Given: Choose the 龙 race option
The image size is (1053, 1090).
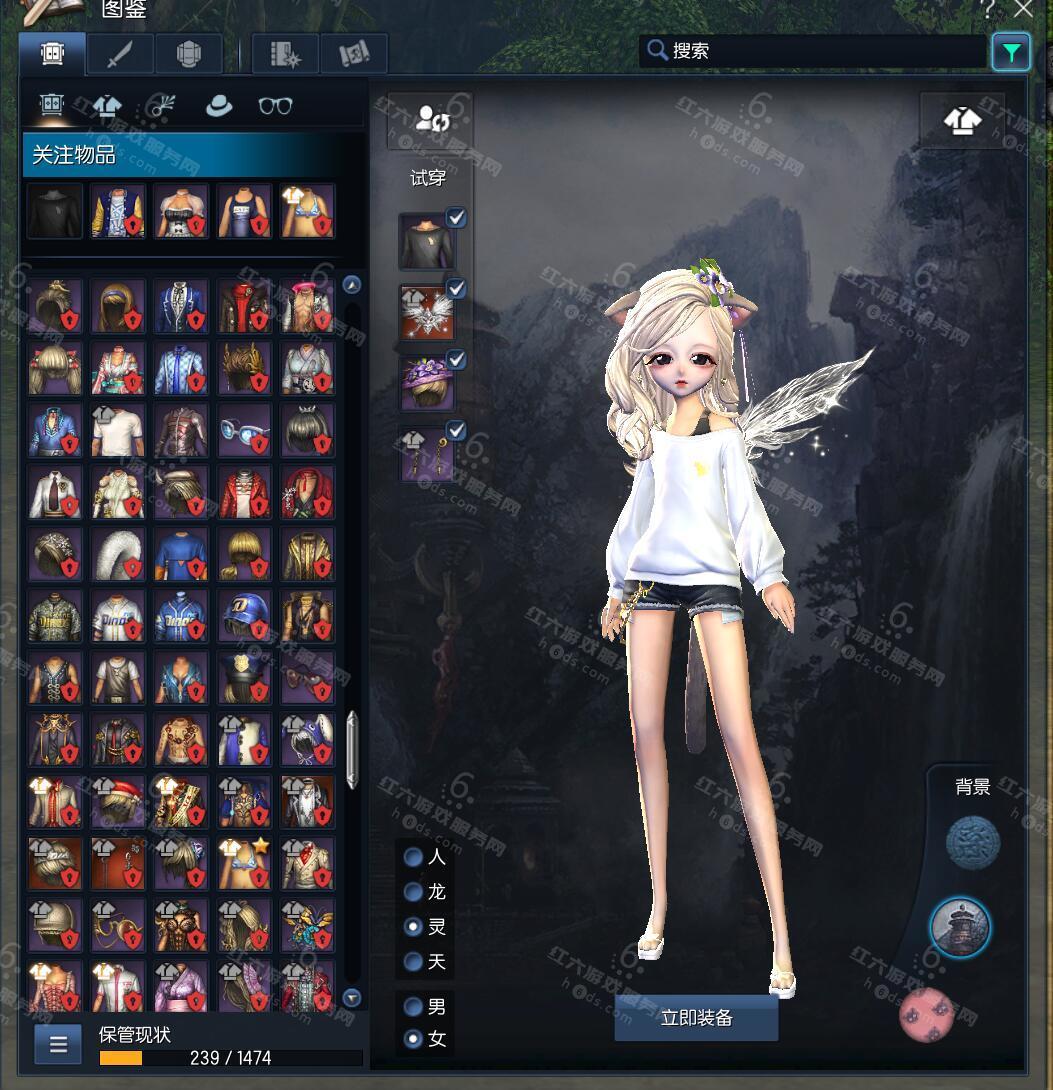Looking at the screenshot, I should coord(413,892).
